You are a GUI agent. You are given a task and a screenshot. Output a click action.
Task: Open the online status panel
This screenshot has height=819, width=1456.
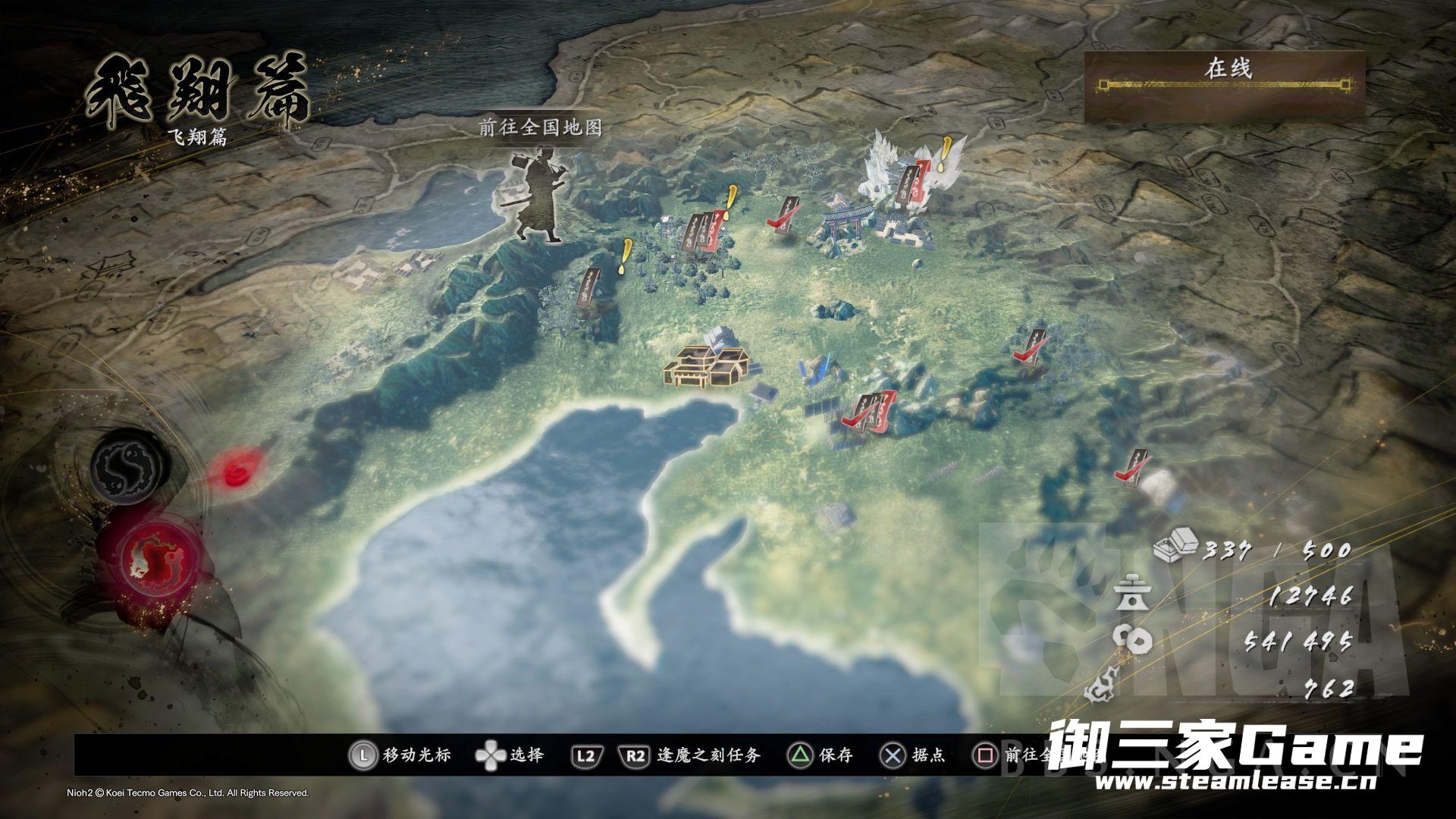pos(1224,86)
